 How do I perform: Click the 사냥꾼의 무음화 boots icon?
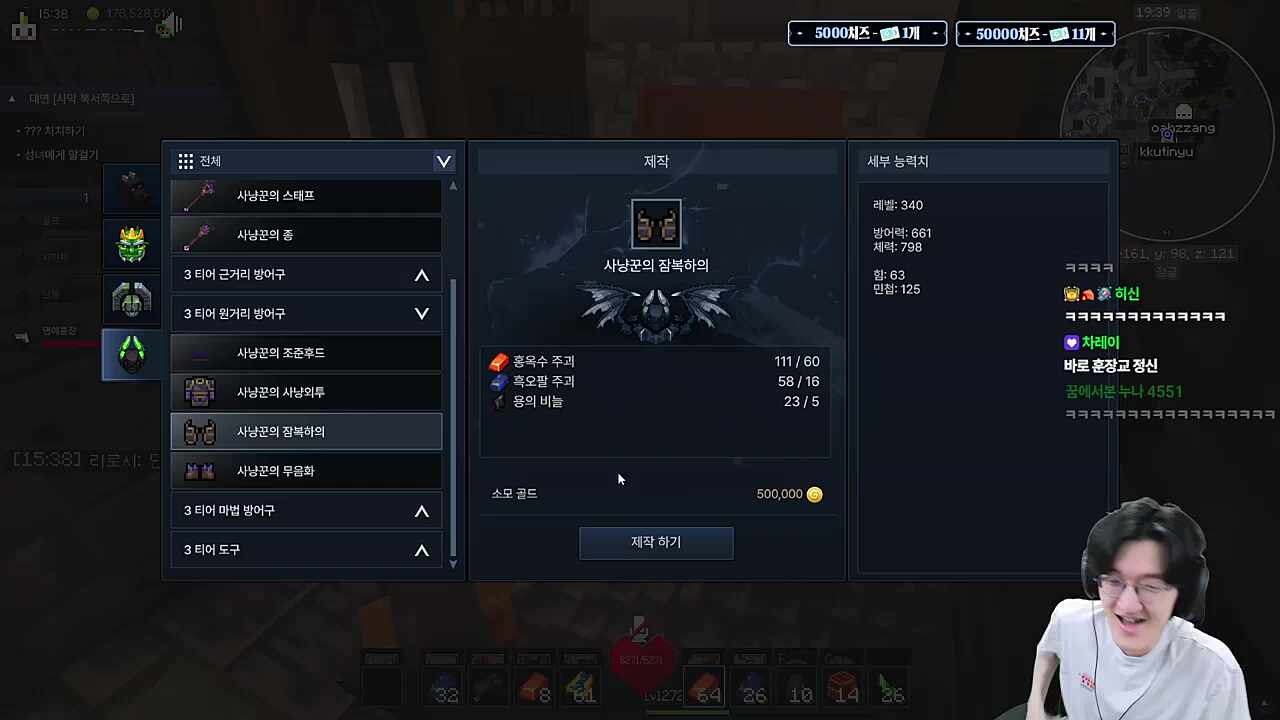click(x=199, y=470)
